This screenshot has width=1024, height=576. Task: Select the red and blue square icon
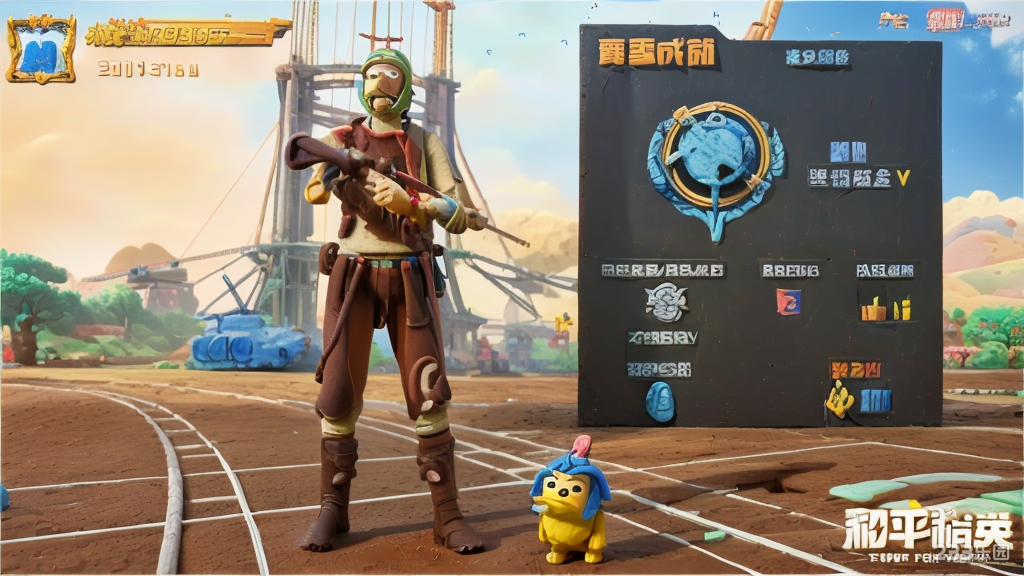[788, 301]
